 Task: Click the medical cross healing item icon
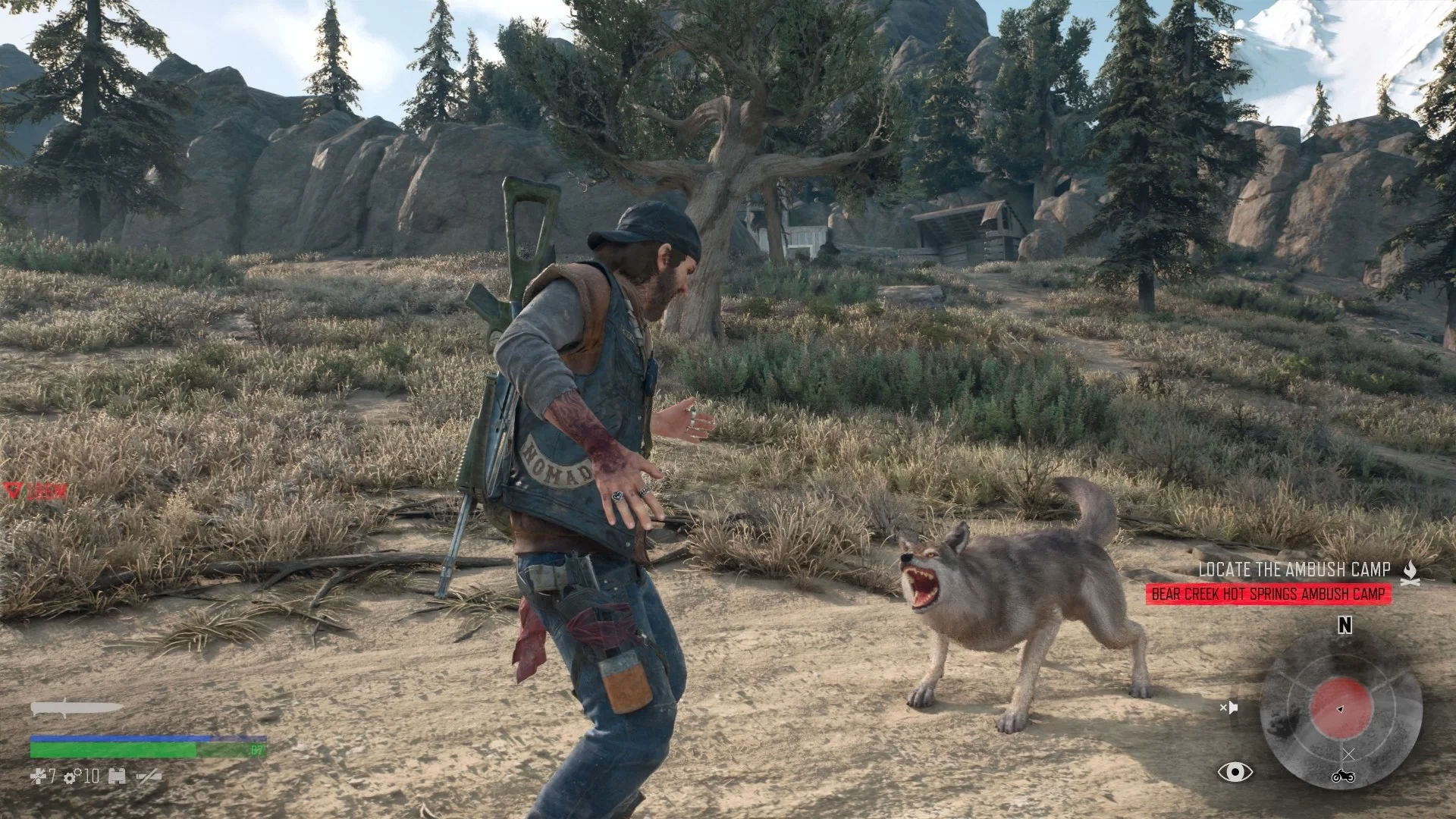pos(38,776)
